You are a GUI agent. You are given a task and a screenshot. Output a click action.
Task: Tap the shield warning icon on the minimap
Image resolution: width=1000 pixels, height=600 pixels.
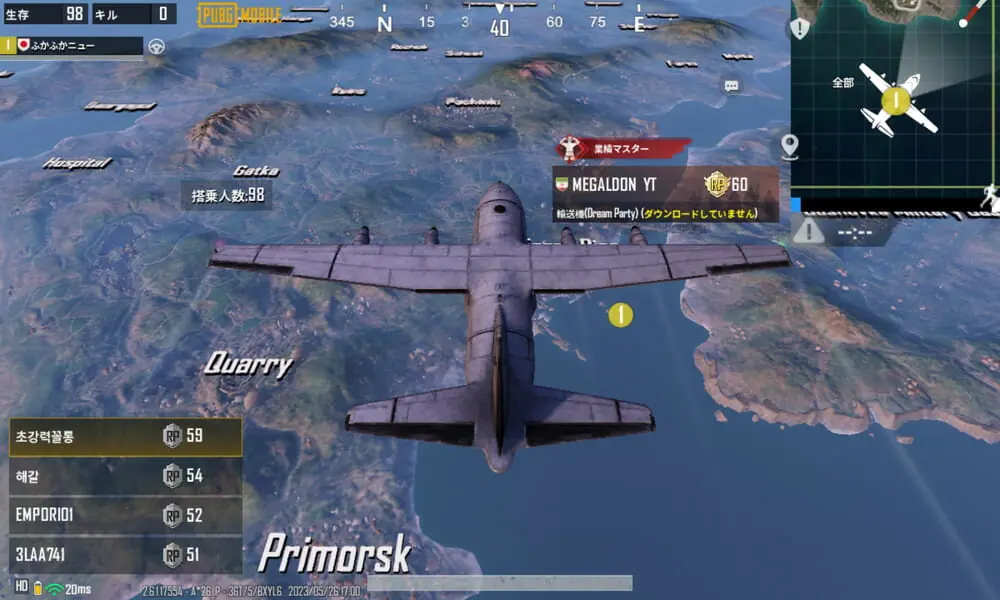pos(800,27)
